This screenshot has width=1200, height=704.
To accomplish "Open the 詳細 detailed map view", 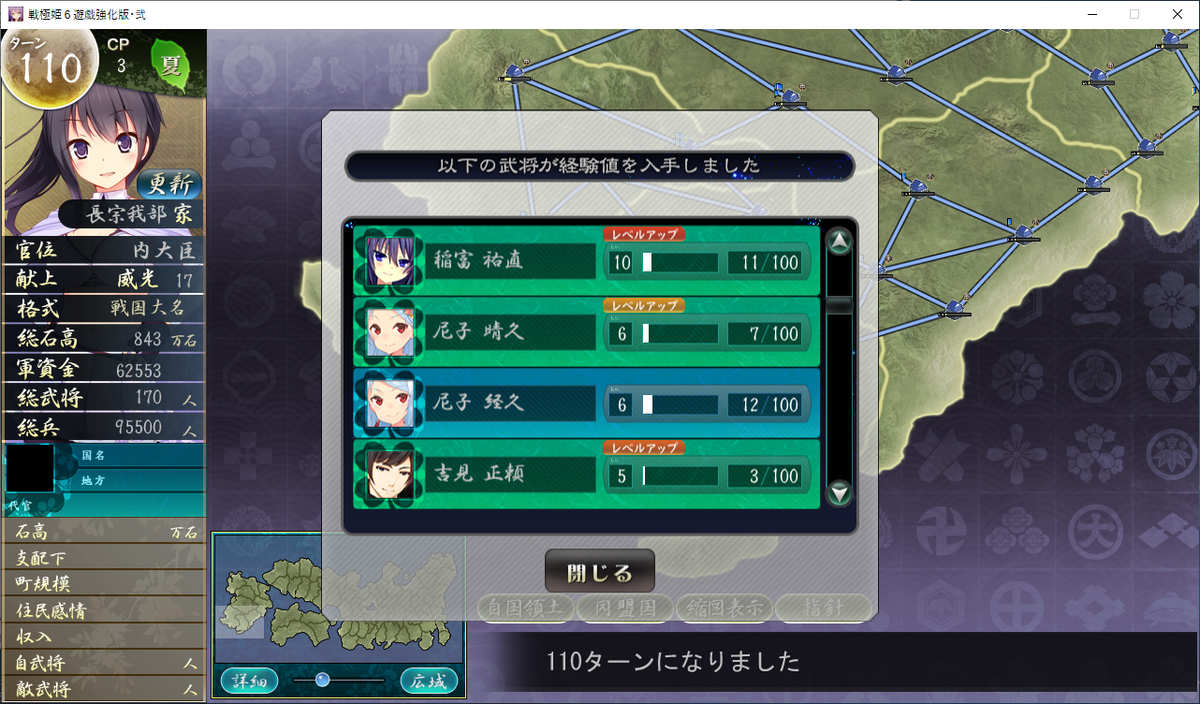I will [249, 681].
